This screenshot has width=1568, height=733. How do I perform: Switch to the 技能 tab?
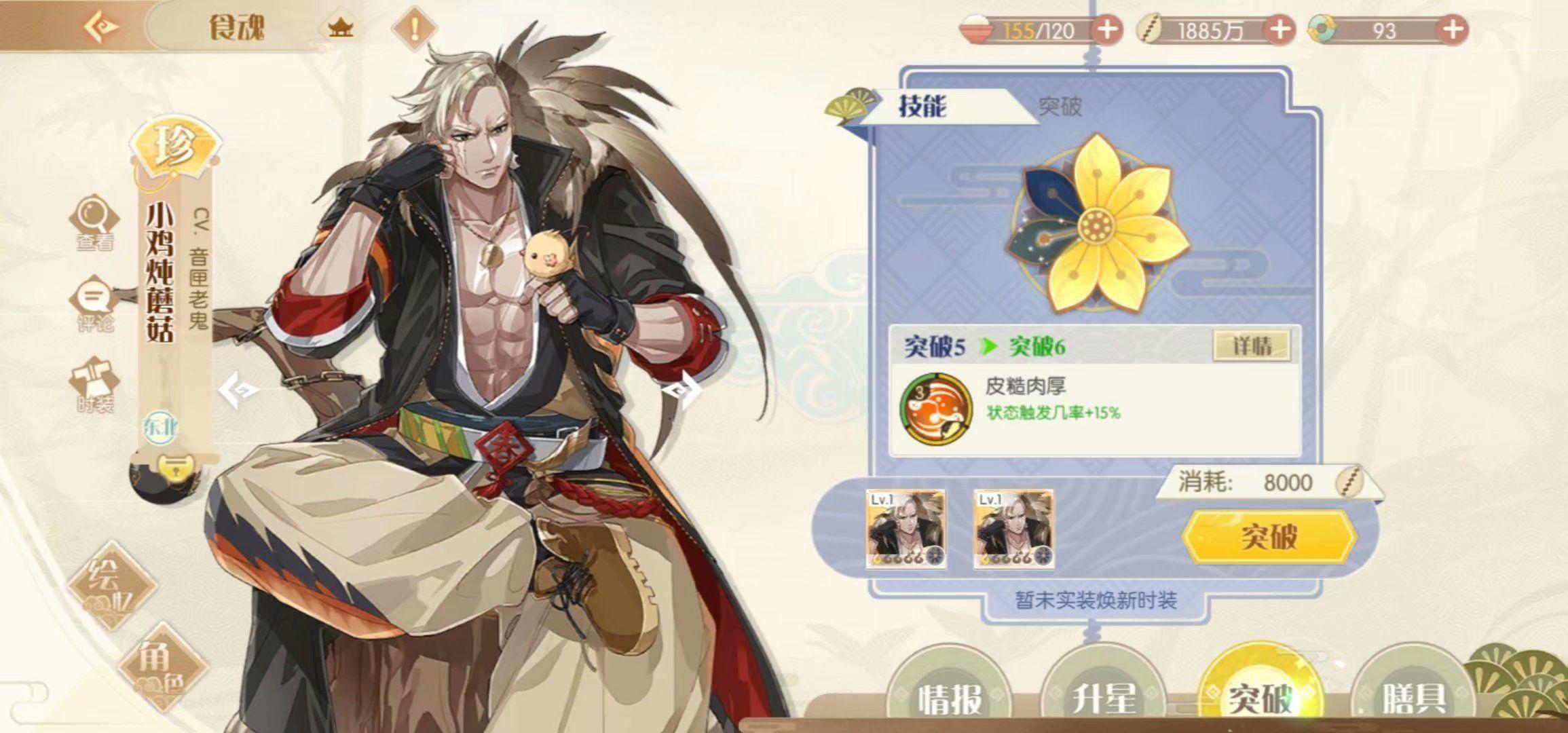coord(922,107)
